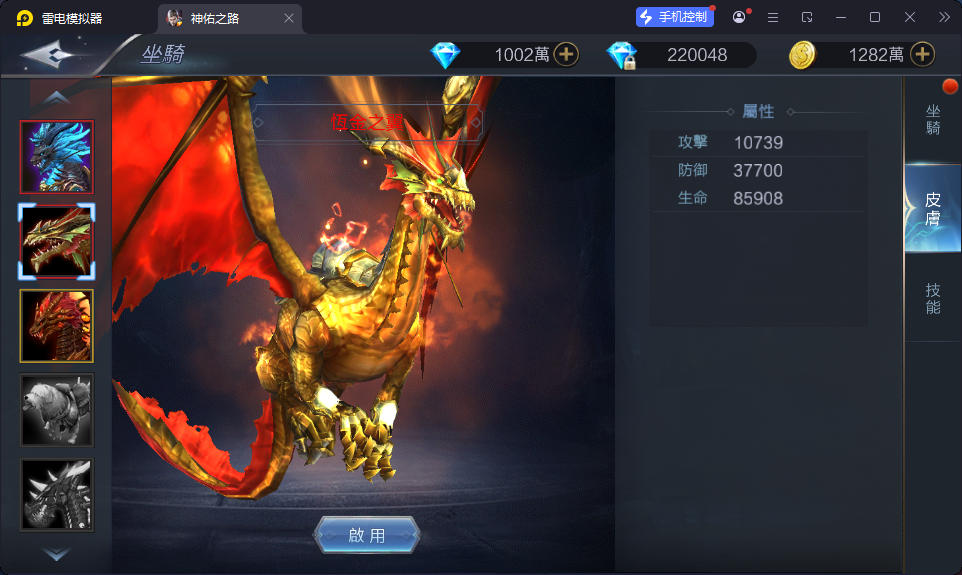Choose the red dragon skin thumbnail
962x575 pixels.
(57, 325)
